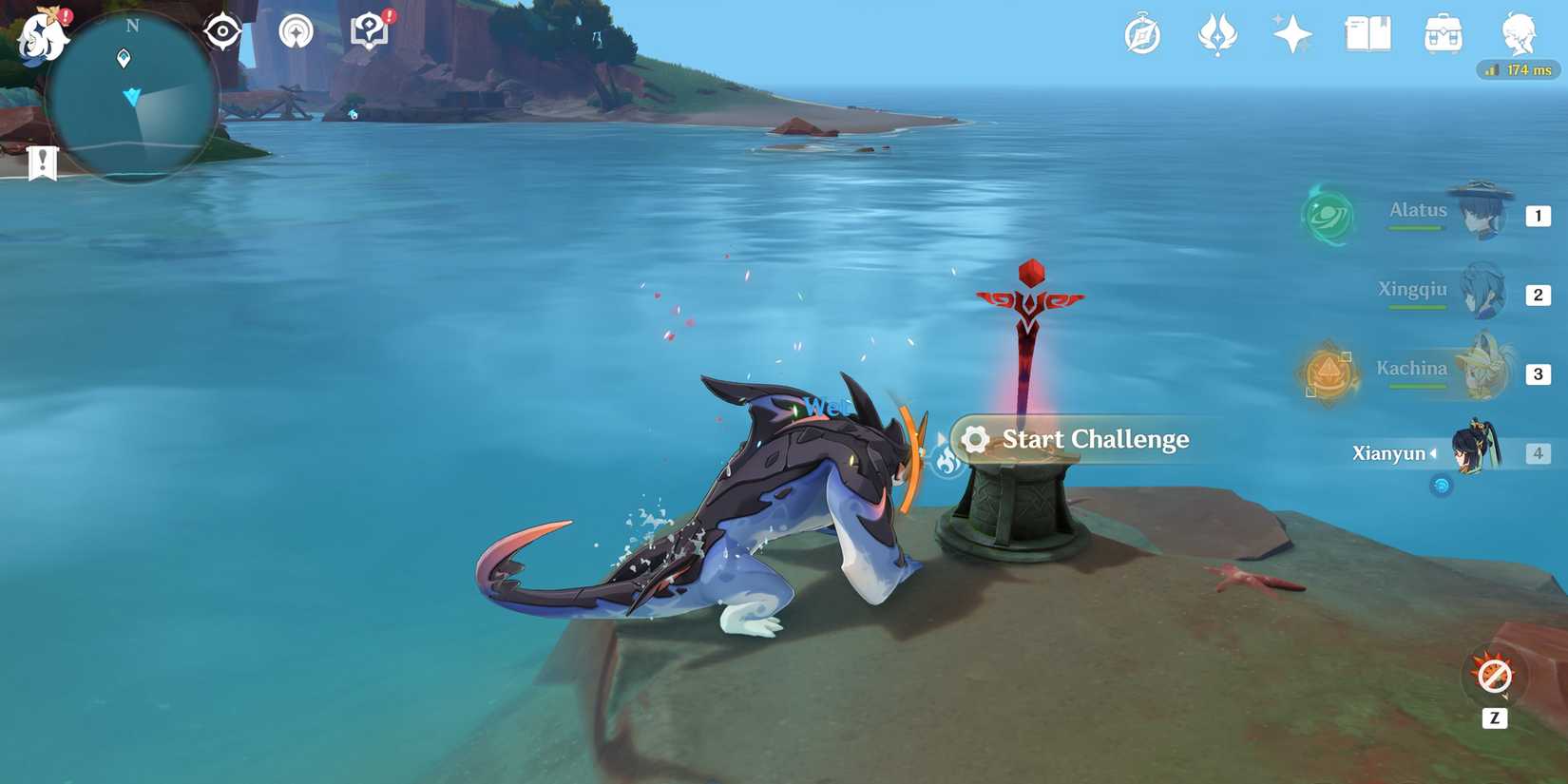
Task: Expand Xianyun's party entry chevron
Action: [1434, 453]
